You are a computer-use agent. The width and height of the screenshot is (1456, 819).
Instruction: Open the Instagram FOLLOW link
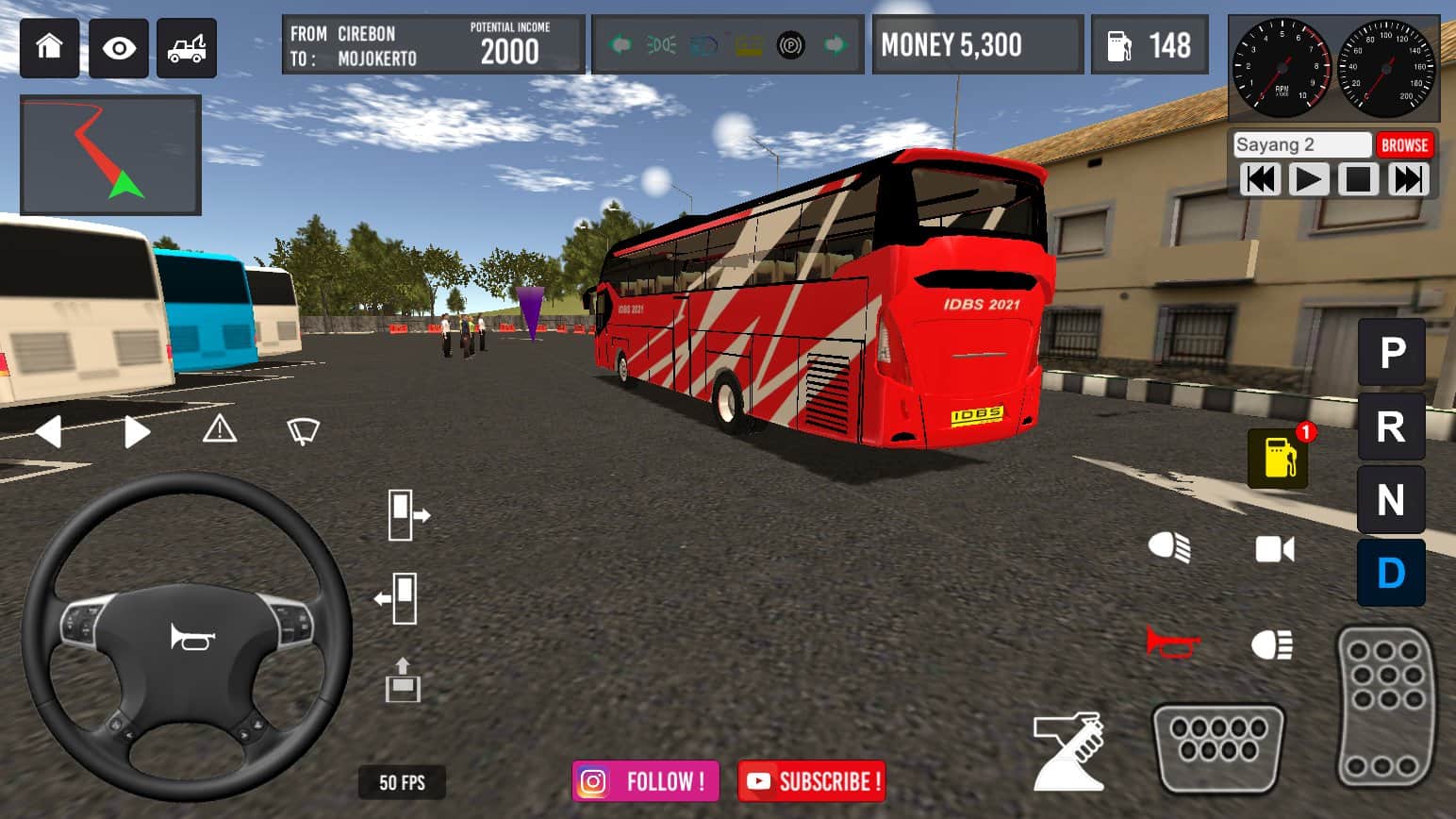[x=645, y=781]
